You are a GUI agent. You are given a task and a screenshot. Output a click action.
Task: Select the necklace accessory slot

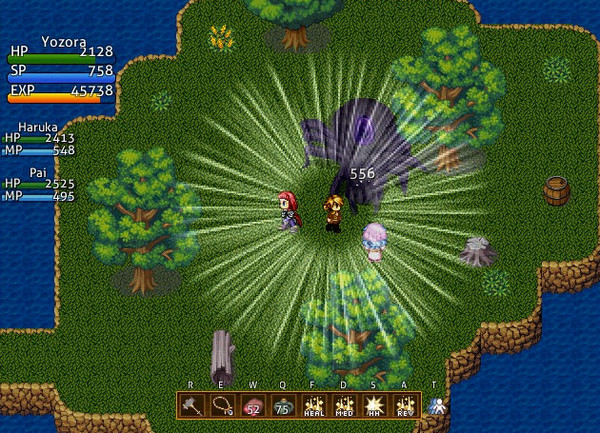pos(221,406)
